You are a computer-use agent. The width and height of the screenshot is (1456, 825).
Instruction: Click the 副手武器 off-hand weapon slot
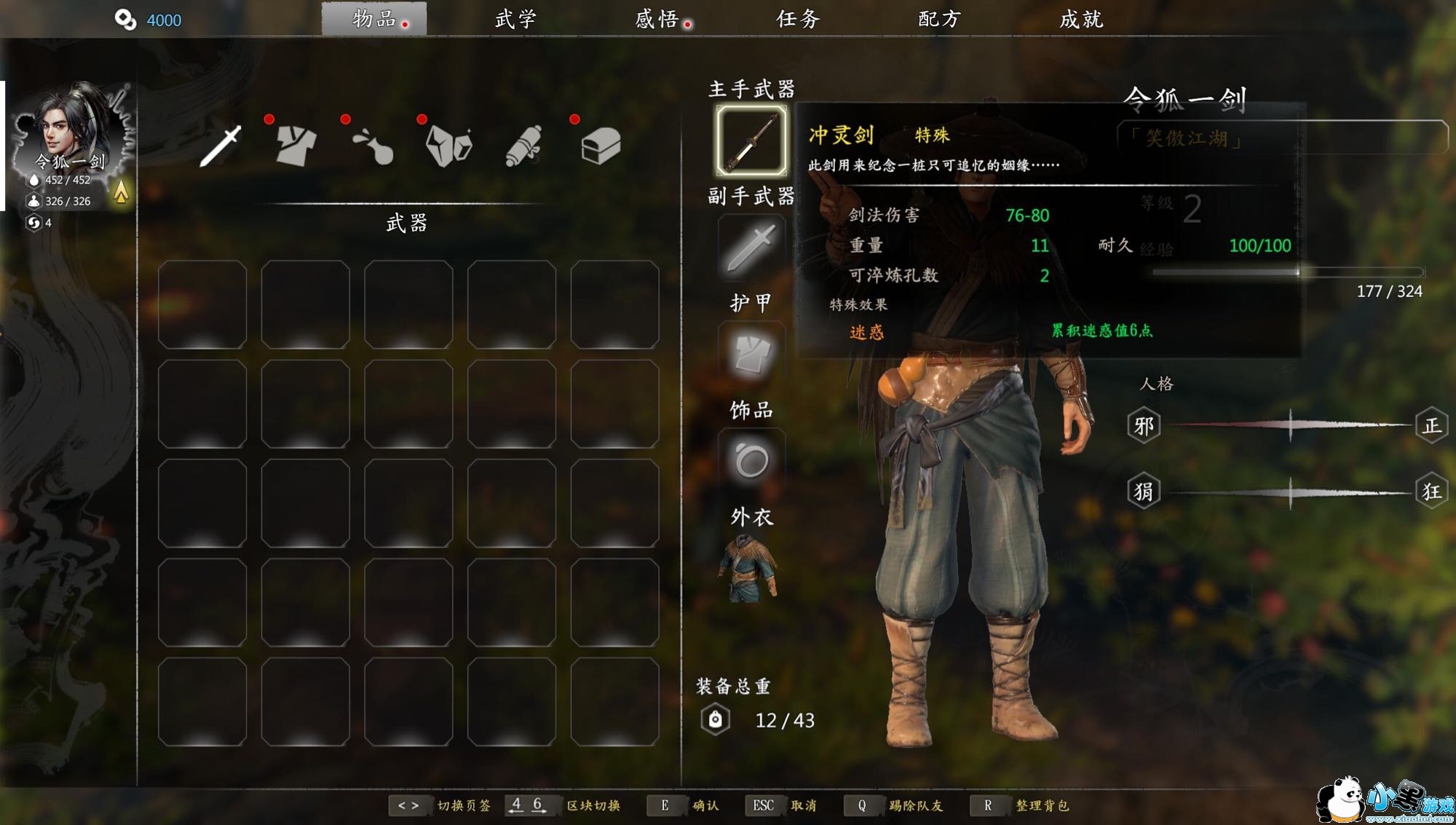point(751,248)
